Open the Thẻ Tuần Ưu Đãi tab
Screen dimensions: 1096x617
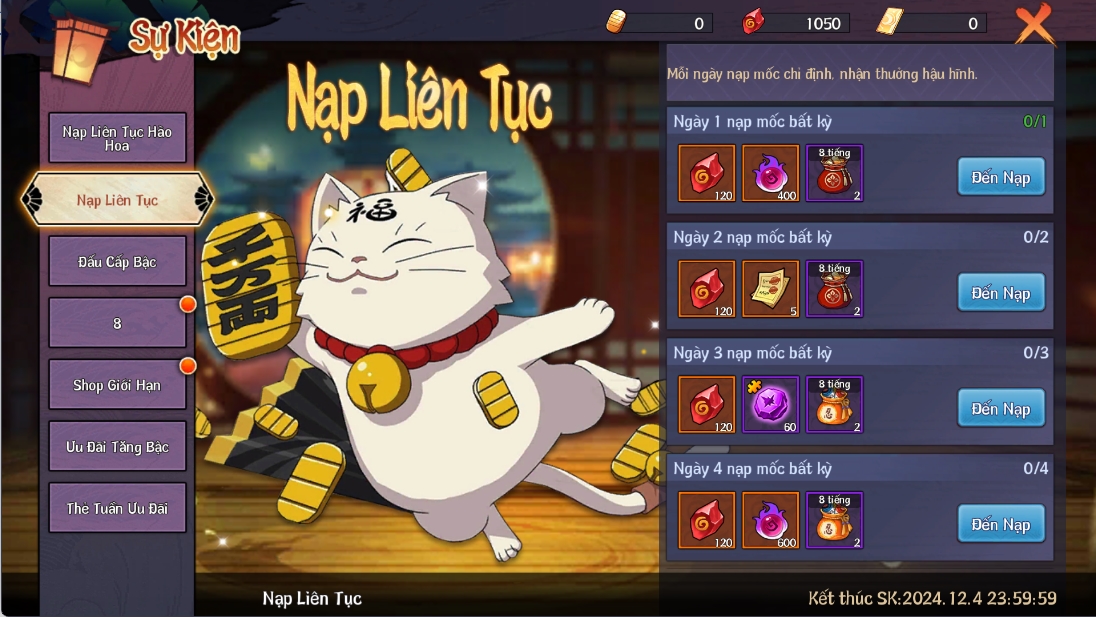point(117,508)
